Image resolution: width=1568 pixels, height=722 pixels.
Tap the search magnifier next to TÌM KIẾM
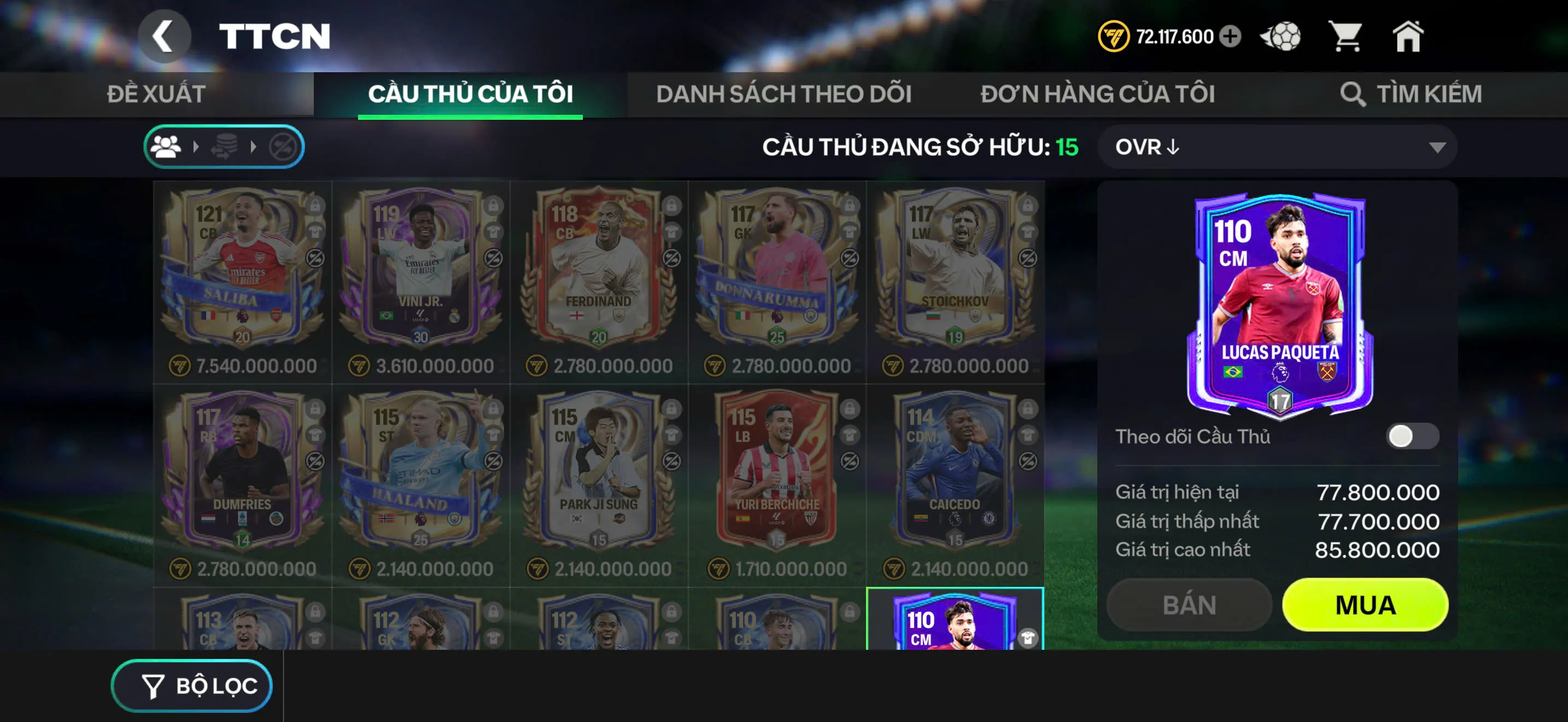click(1354, 94)
